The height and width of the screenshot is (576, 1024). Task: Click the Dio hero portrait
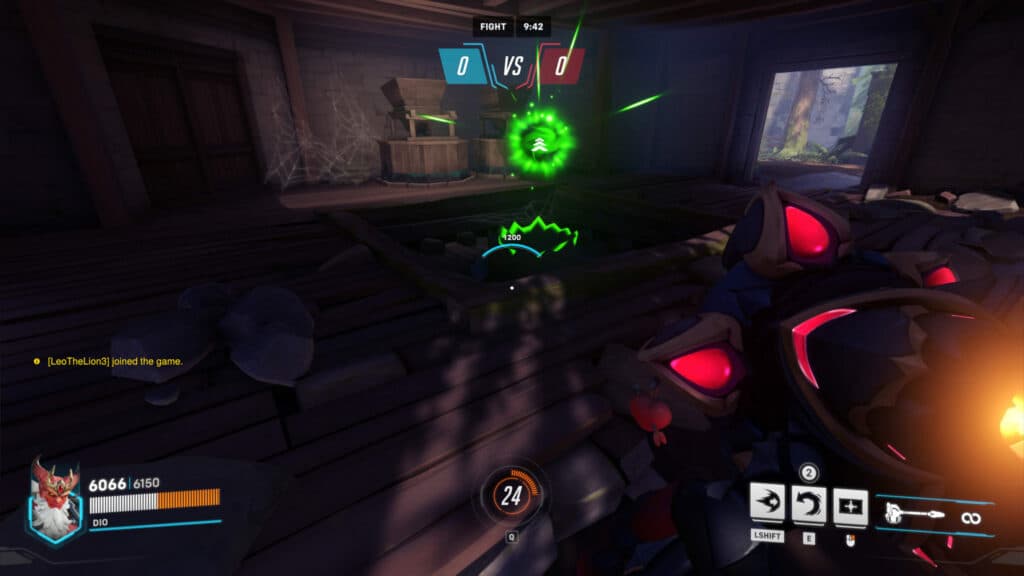pyautogui.click(x=56, y=500)
